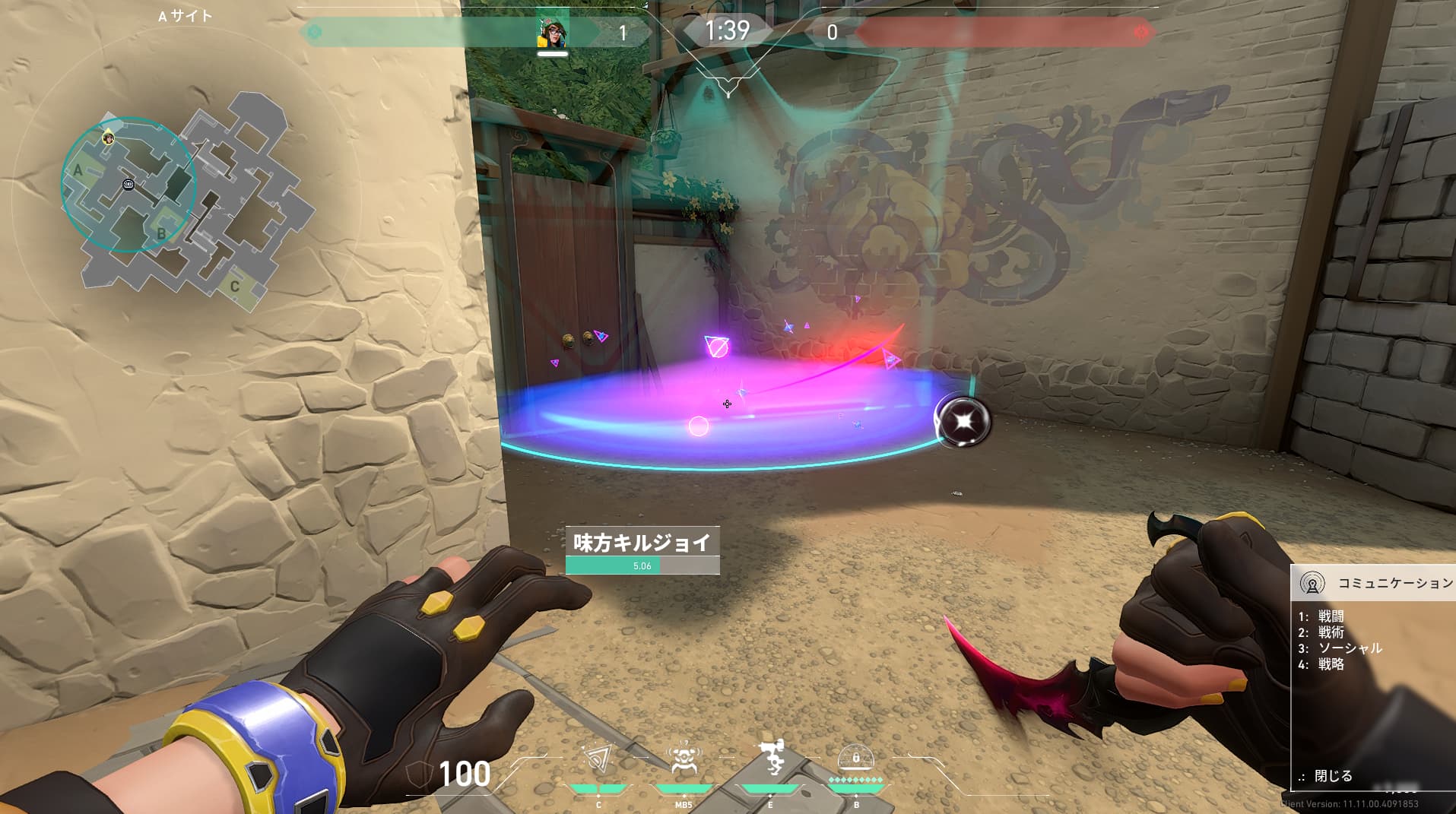Deploy the Turret ability icon
The image size is (1456, 814).
pyautogui.click(x=771, y=759)
